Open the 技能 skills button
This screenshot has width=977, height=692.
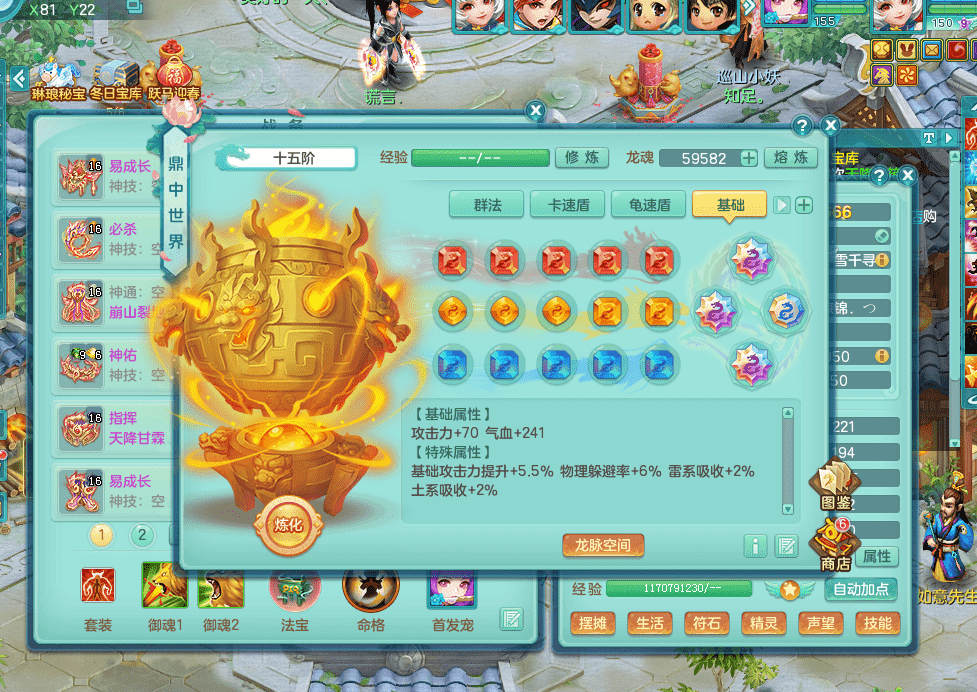877,623
